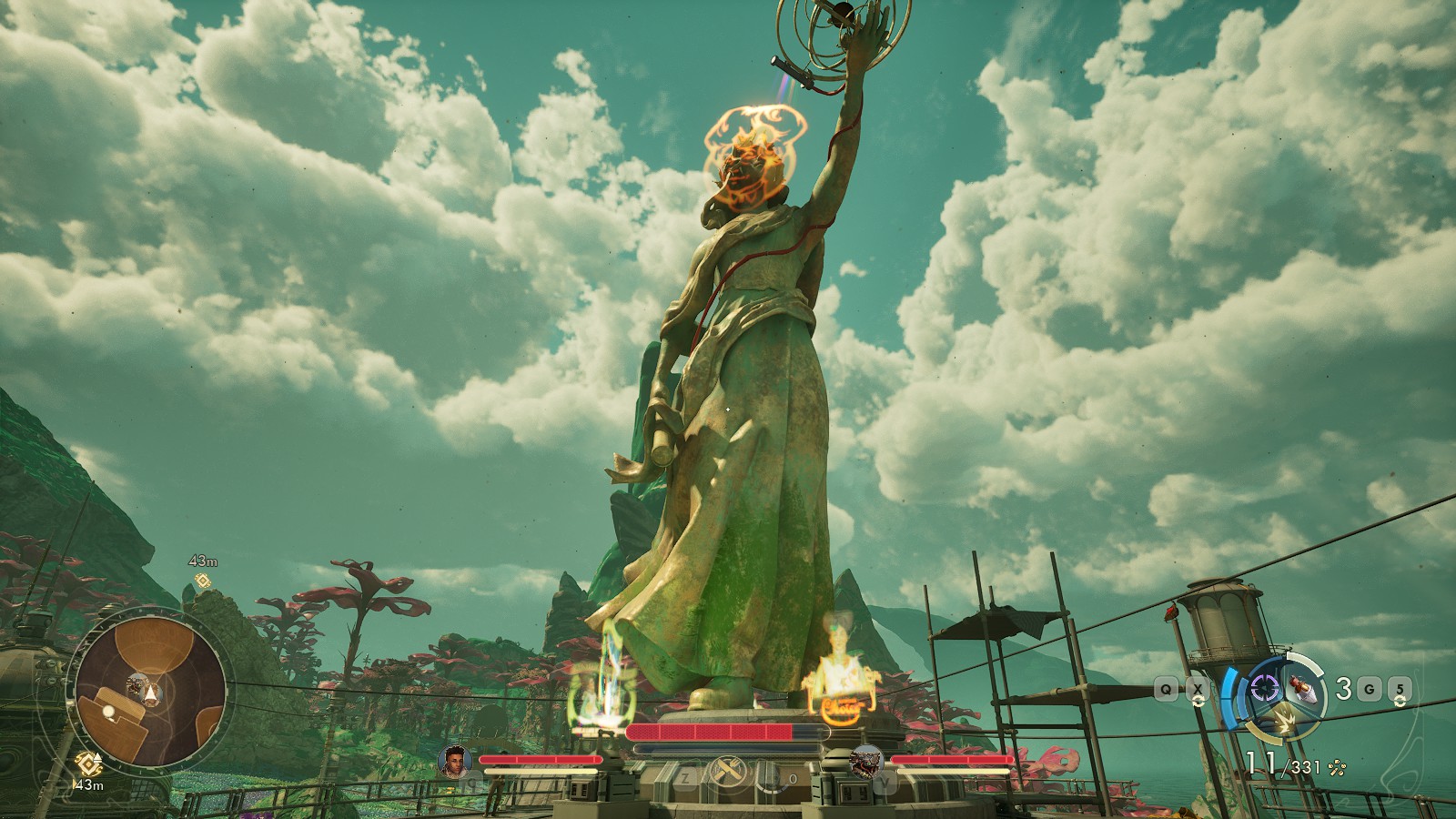Select the creature companion portrait

[x=865, y=761]
